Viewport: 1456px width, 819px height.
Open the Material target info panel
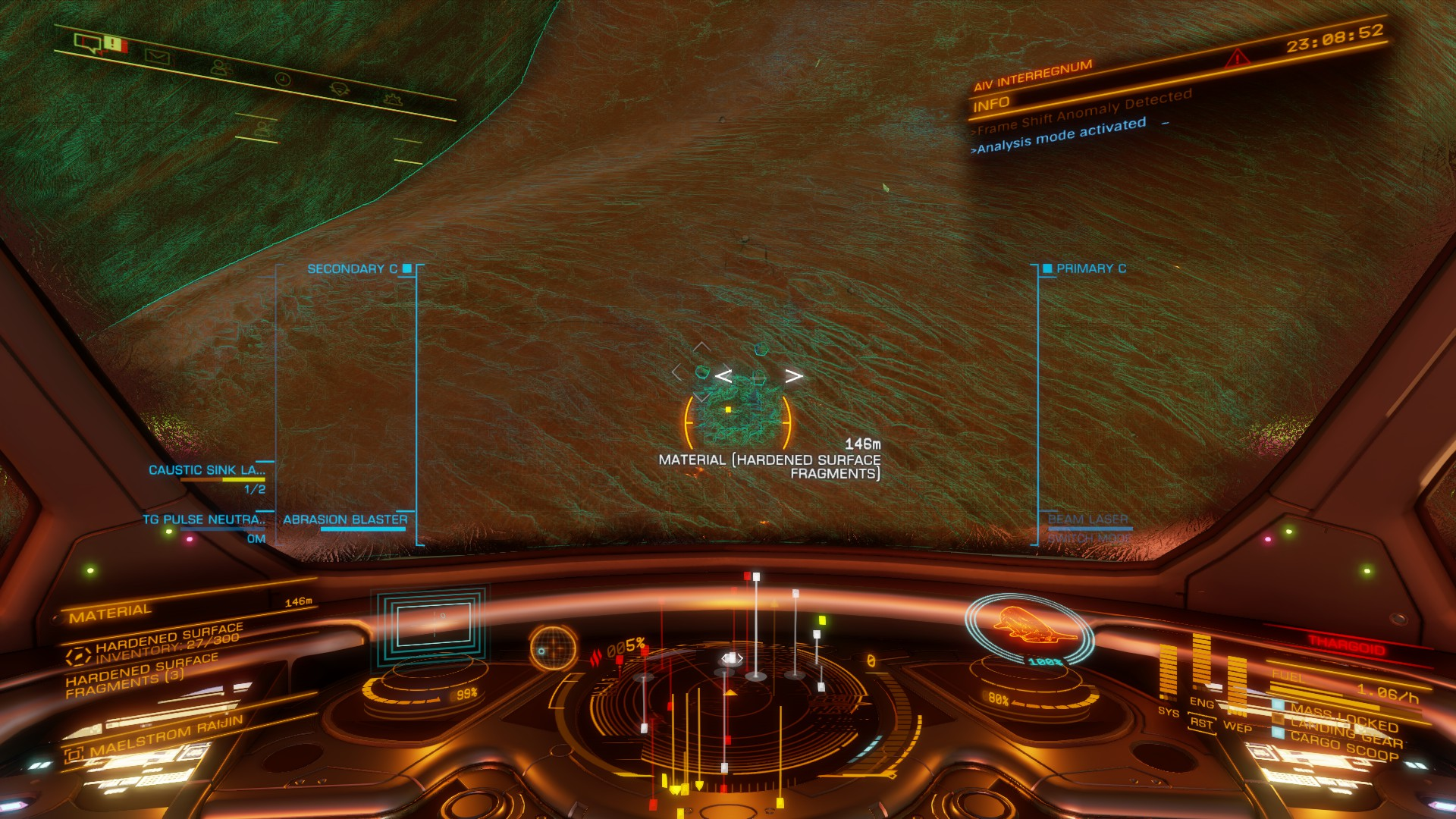tap(111, 613)
